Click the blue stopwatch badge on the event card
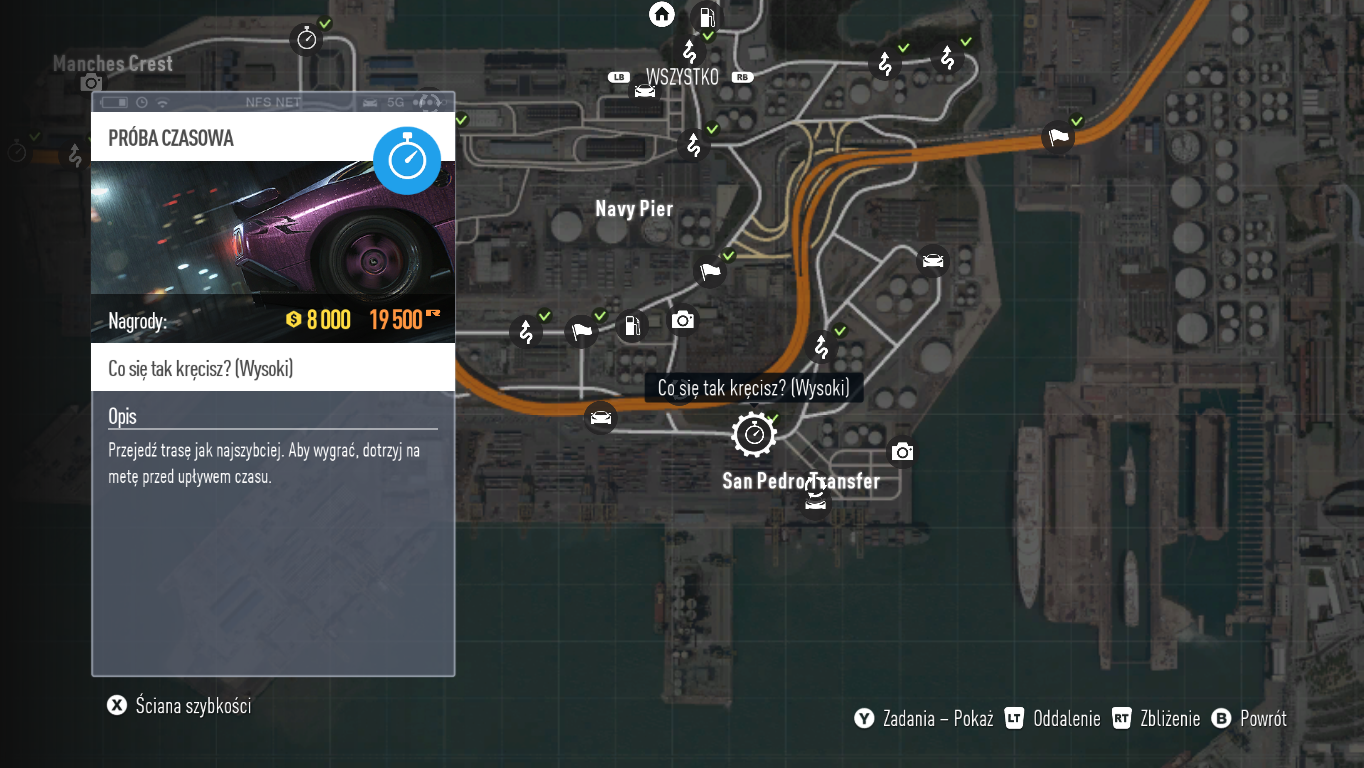 407,160
